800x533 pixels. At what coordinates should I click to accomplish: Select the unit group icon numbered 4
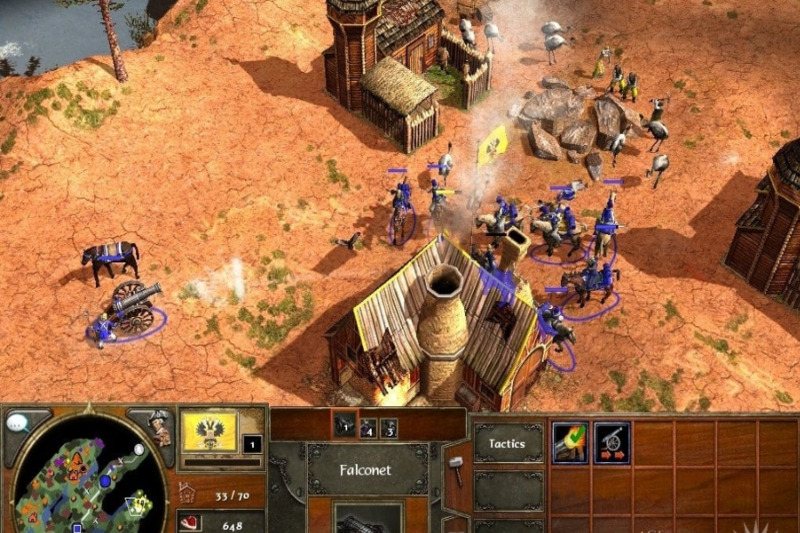click(368, 428)
